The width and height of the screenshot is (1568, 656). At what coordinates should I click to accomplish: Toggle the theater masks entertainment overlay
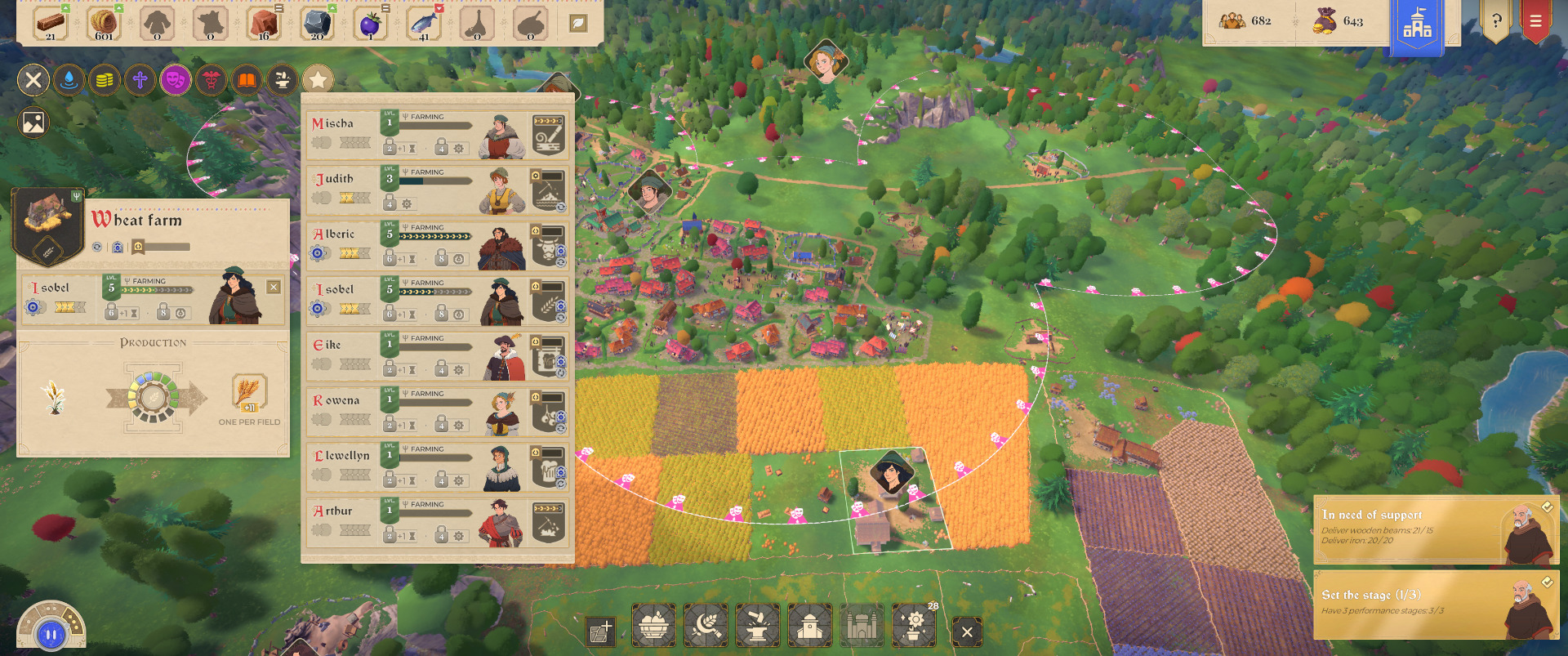[176, 80]
